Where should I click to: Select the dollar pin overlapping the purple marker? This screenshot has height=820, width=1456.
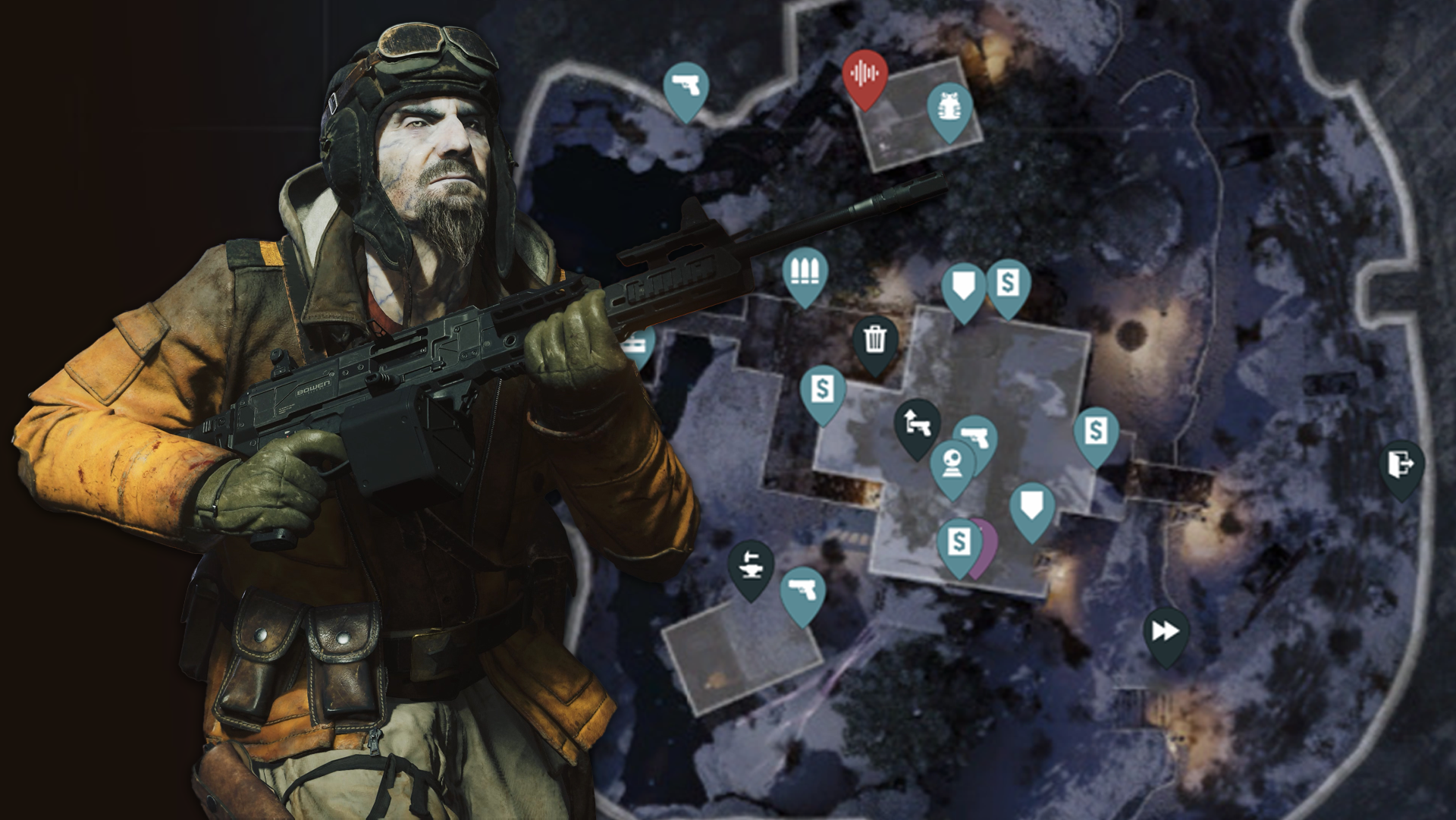[959, 542]
